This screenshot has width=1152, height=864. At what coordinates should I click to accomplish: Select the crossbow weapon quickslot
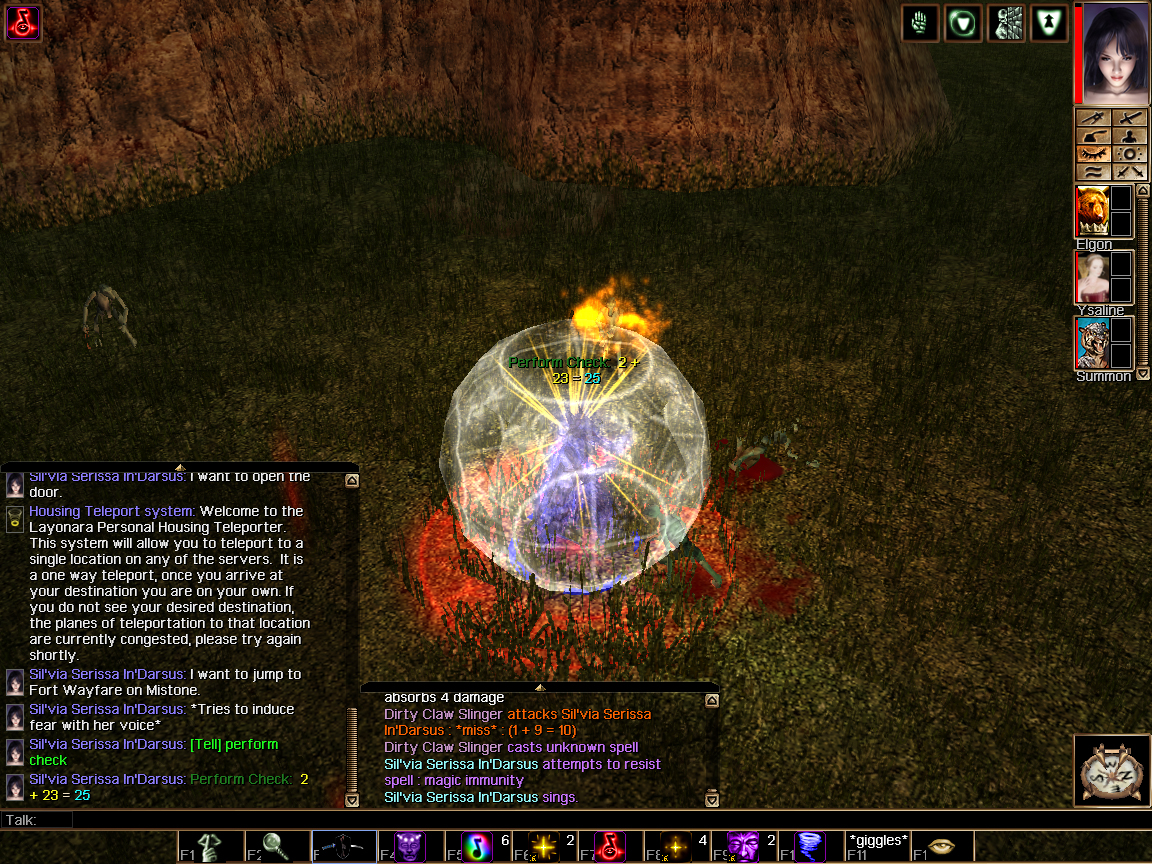tap(344, 847)
